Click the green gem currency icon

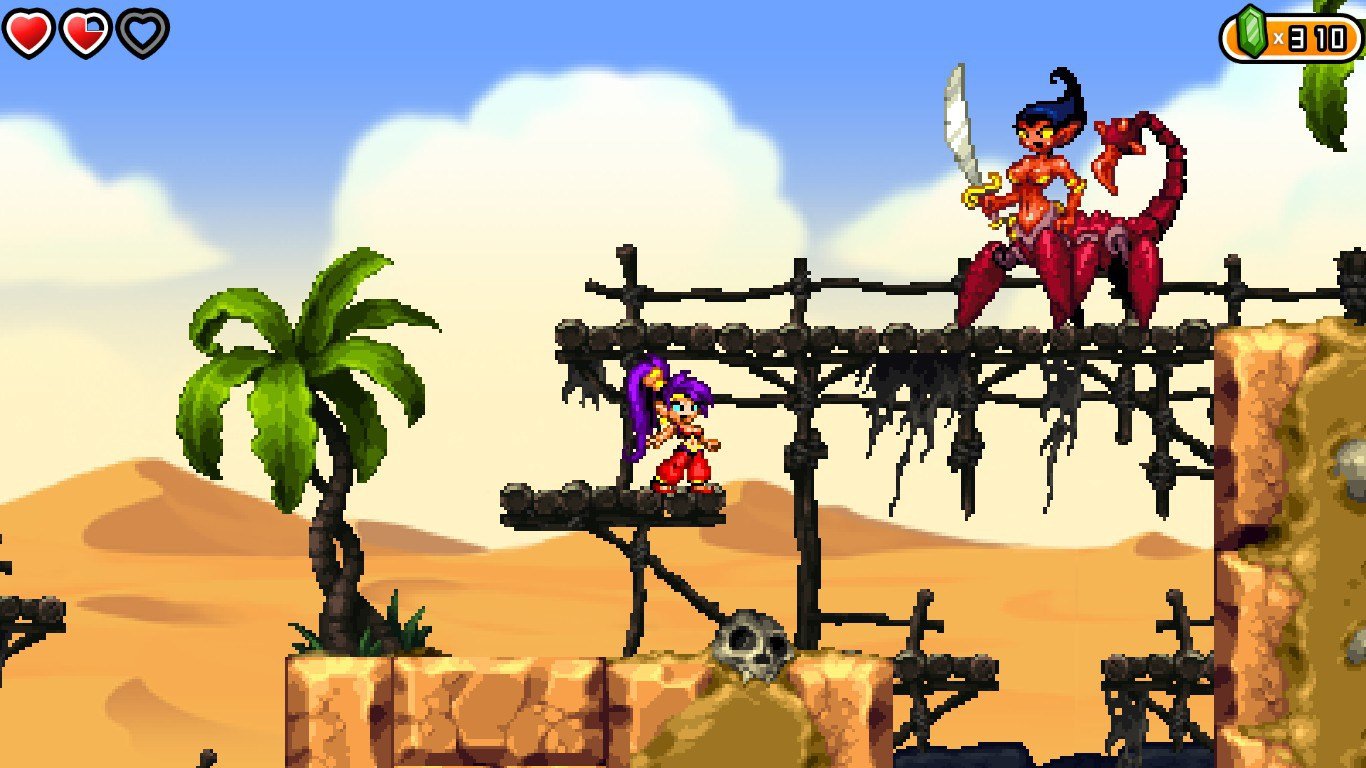[x=1254, y=31]
